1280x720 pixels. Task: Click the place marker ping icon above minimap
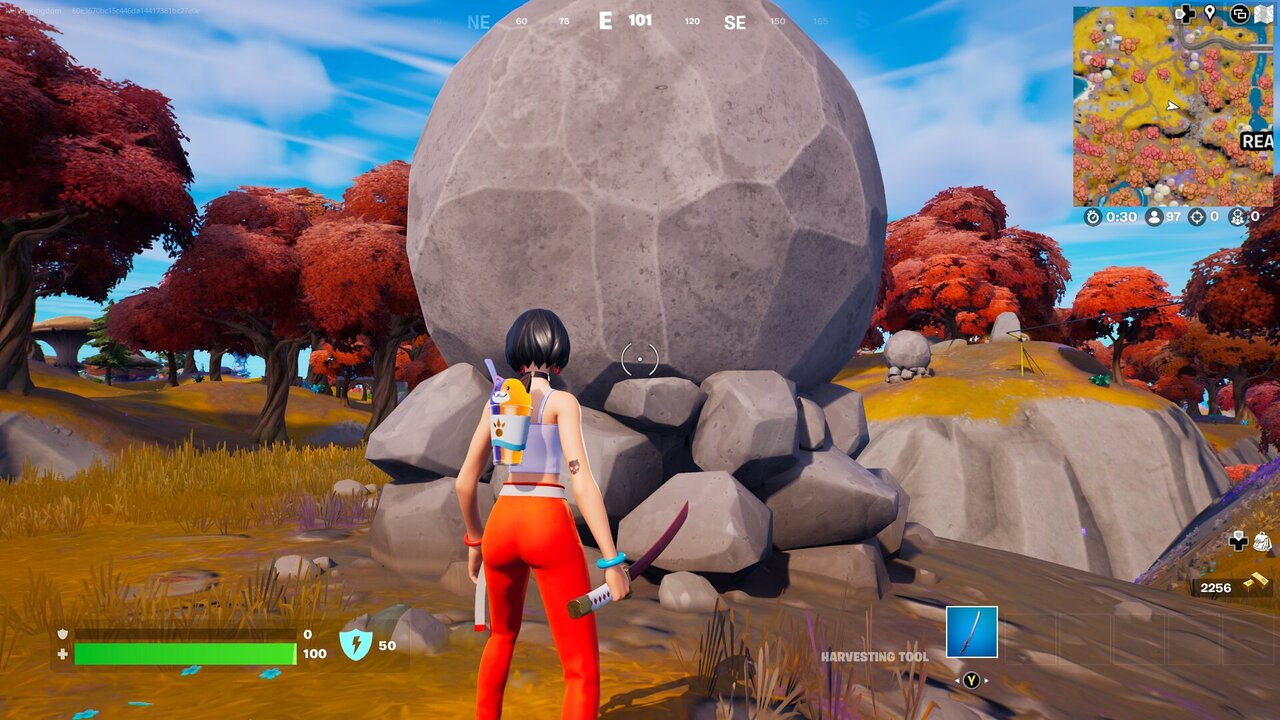(1209, 14)
